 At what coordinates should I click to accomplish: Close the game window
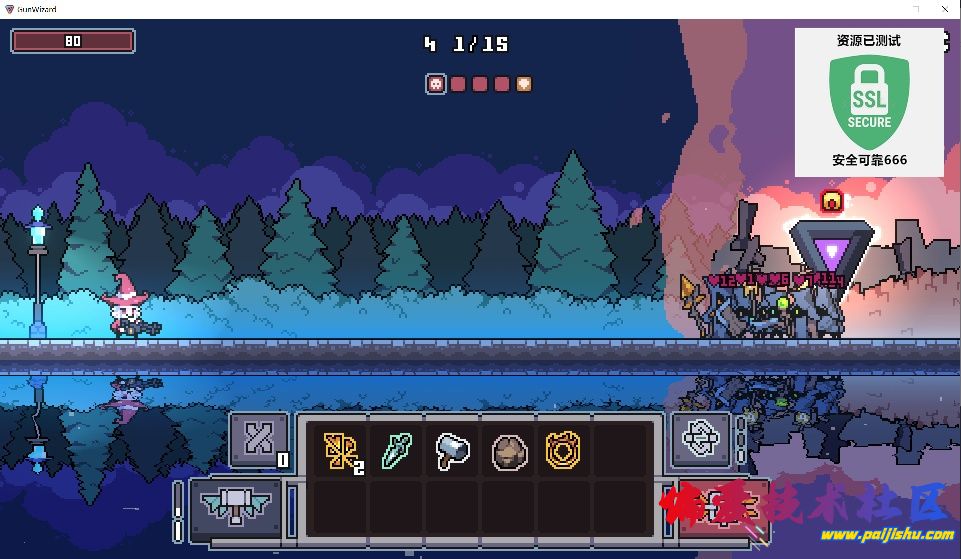click(x=943, y=8)
